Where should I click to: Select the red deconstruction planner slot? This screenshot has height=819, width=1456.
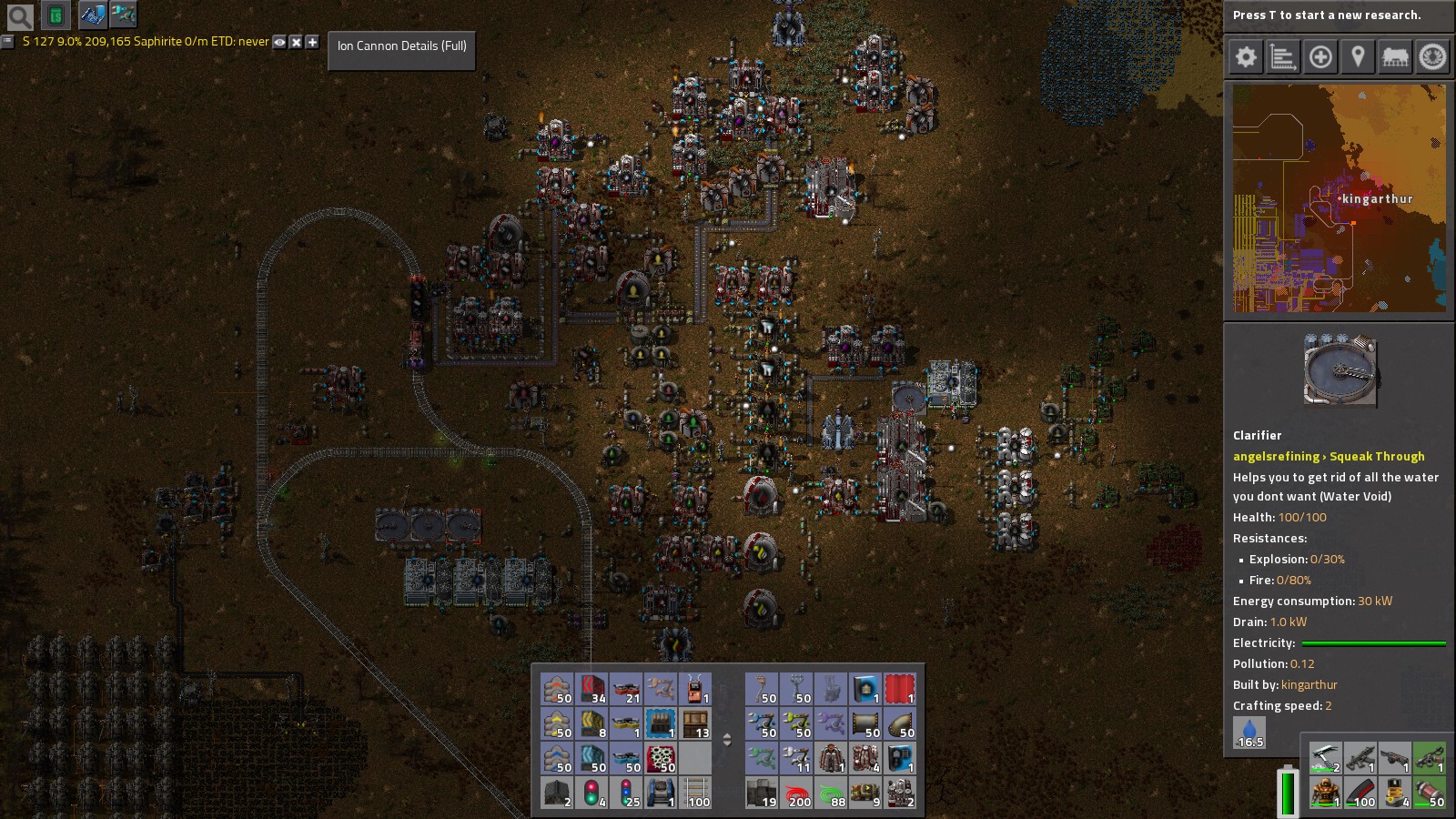point(900,690)
